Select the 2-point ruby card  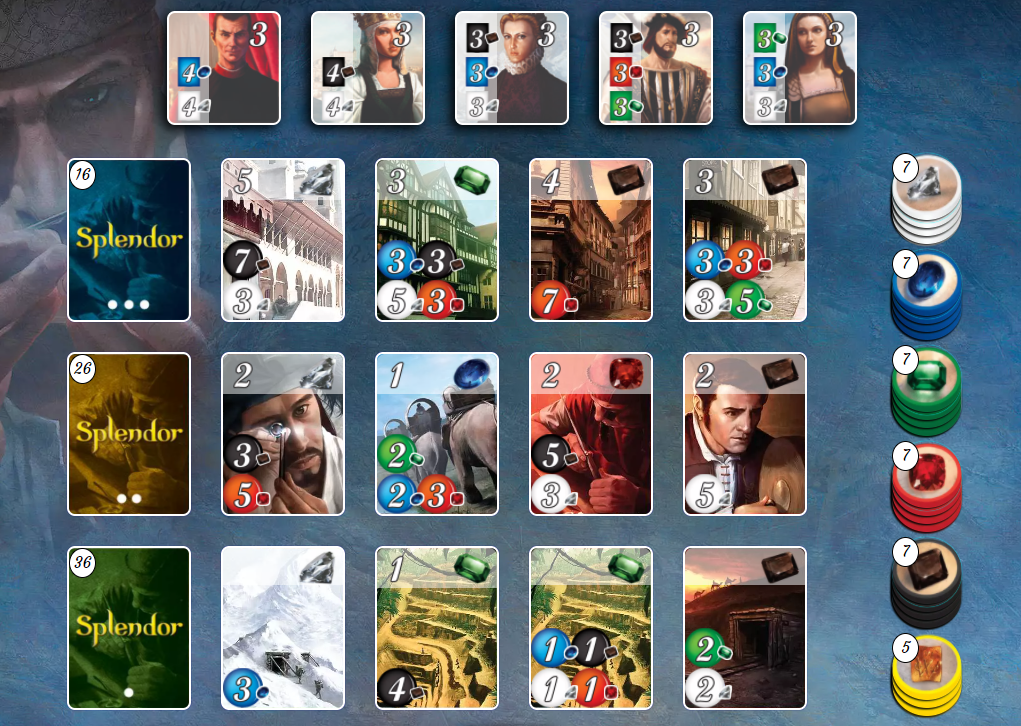[x=591, y=434]
